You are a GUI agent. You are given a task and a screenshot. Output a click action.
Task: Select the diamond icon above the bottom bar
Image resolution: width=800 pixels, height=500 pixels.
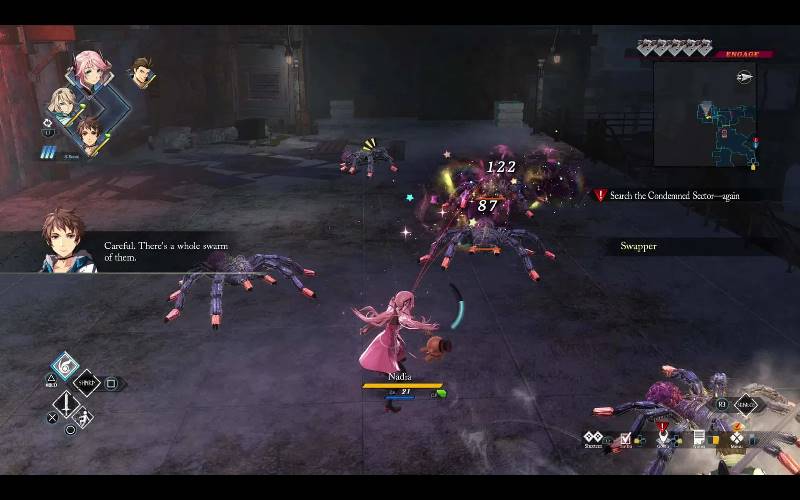tap(746, 405)
